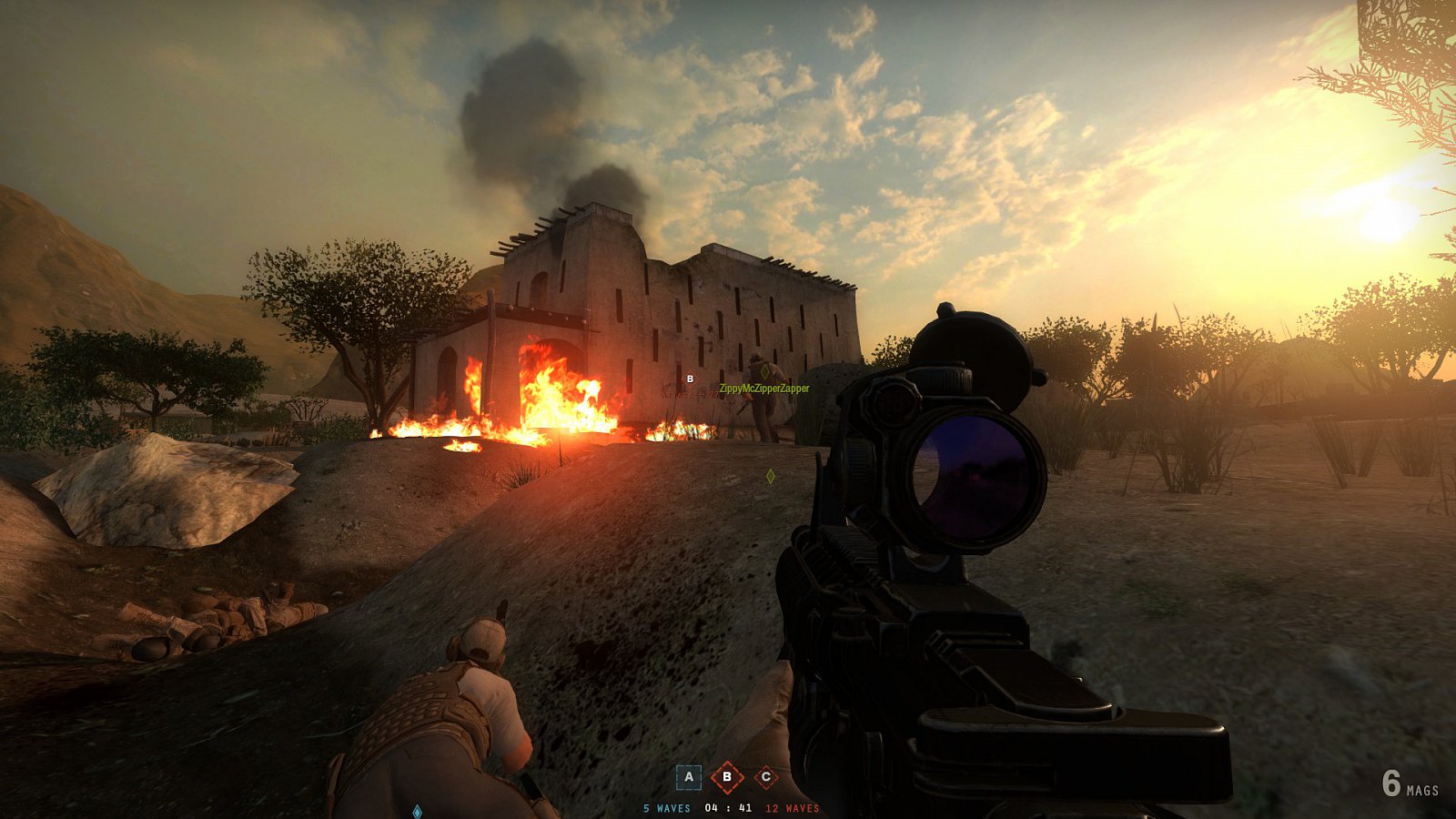1456x819 pixels.
Task: Click the red objective C diamond icon
Action: pos(766,776)
